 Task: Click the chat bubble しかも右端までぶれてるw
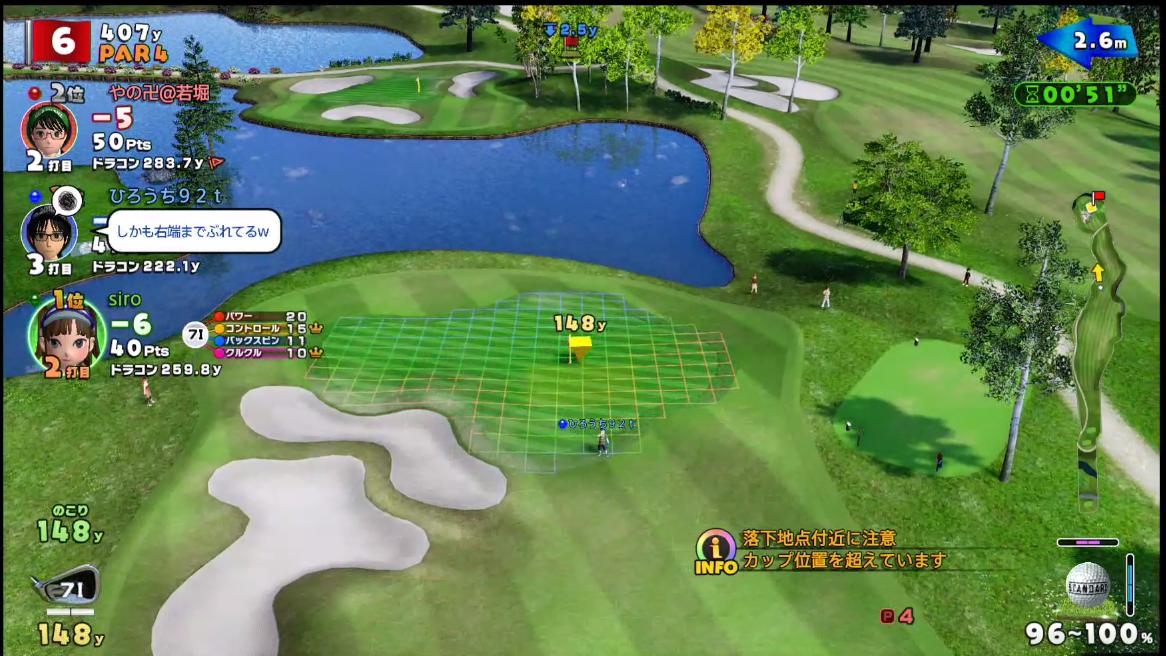coord(193,231)
